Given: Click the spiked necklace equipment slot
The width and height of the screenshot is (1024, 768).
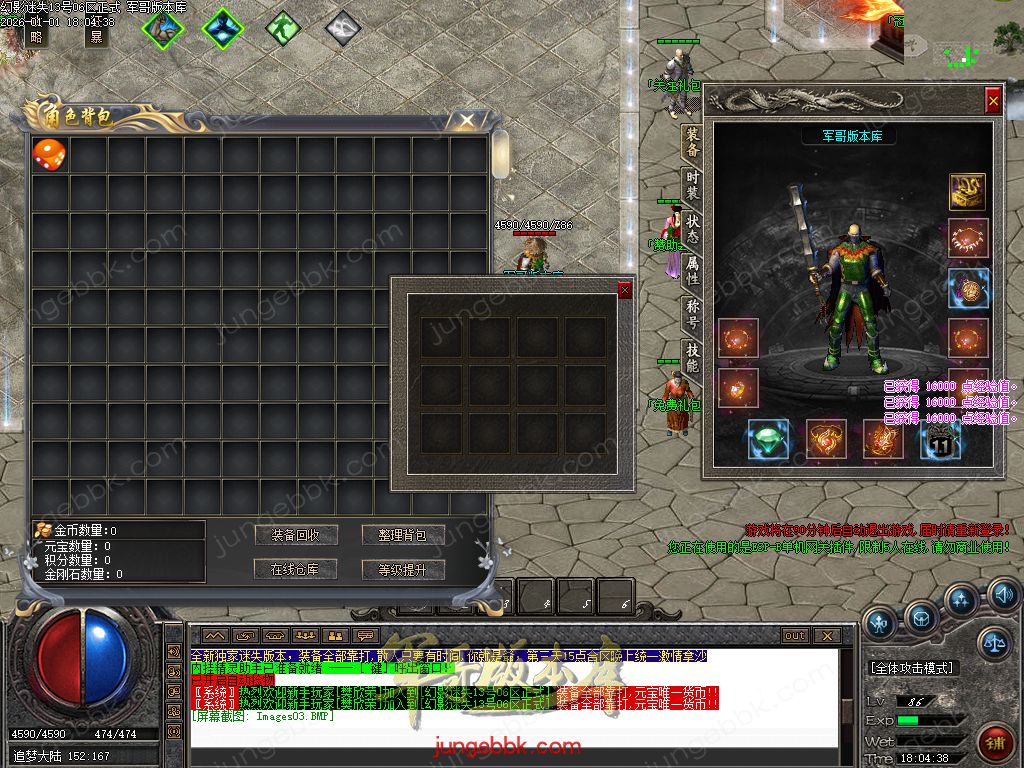Looking at the screenshot, I should (x=967, y=238).
